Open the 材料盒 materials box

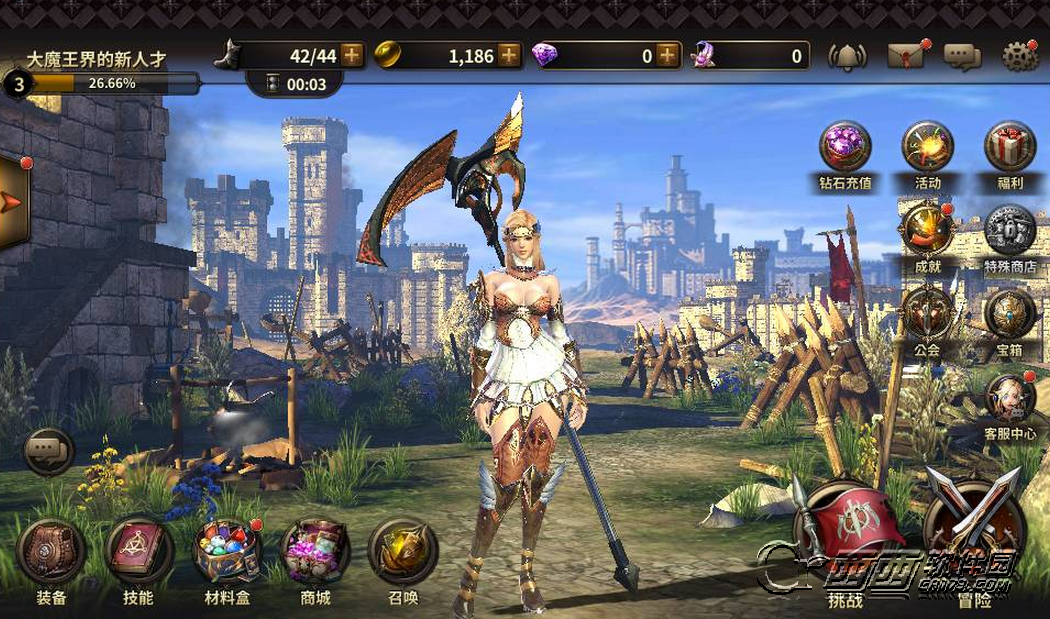[x=227, y=552]
